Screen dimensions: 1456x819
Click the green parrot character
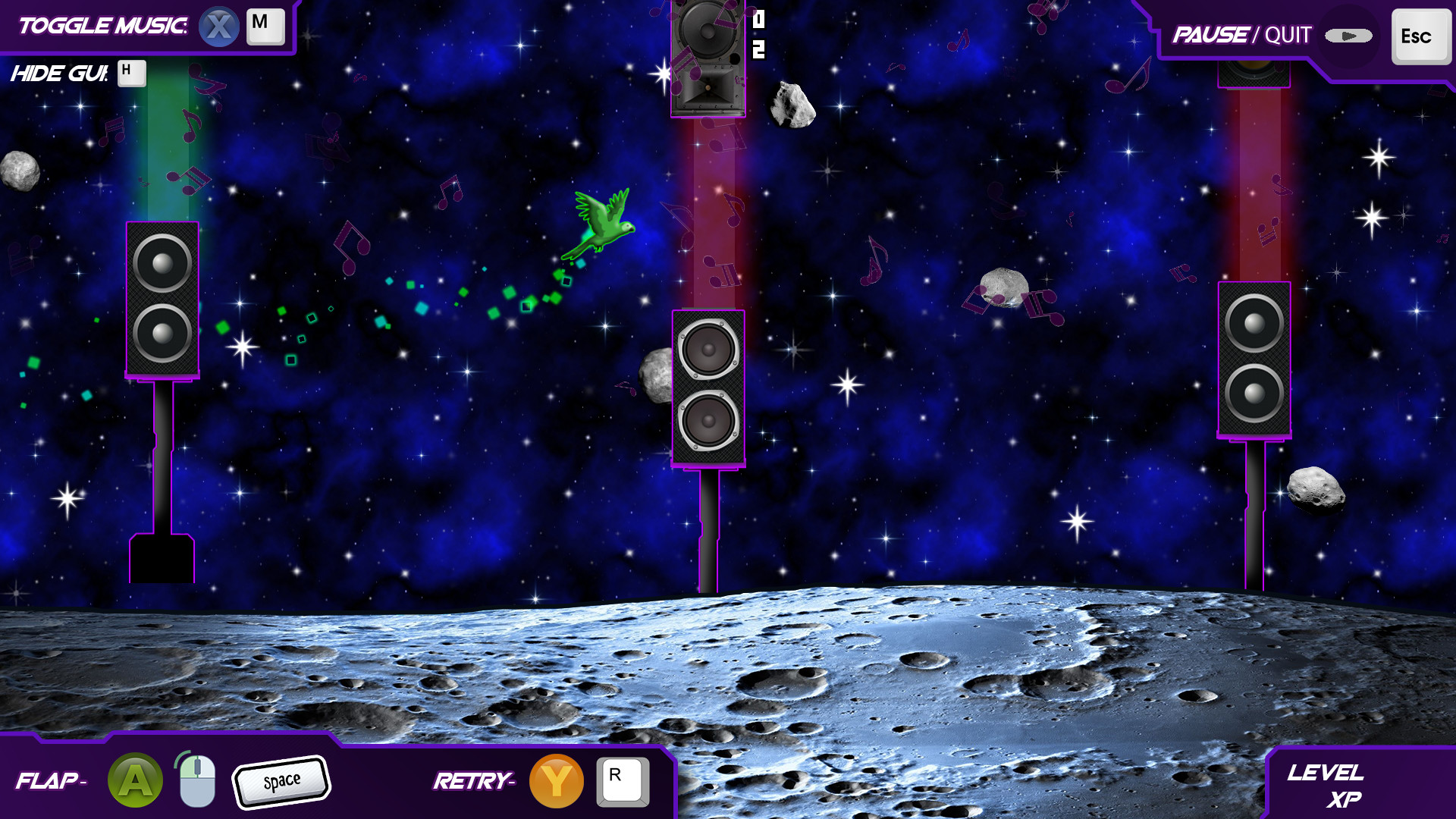click(604, 222)
